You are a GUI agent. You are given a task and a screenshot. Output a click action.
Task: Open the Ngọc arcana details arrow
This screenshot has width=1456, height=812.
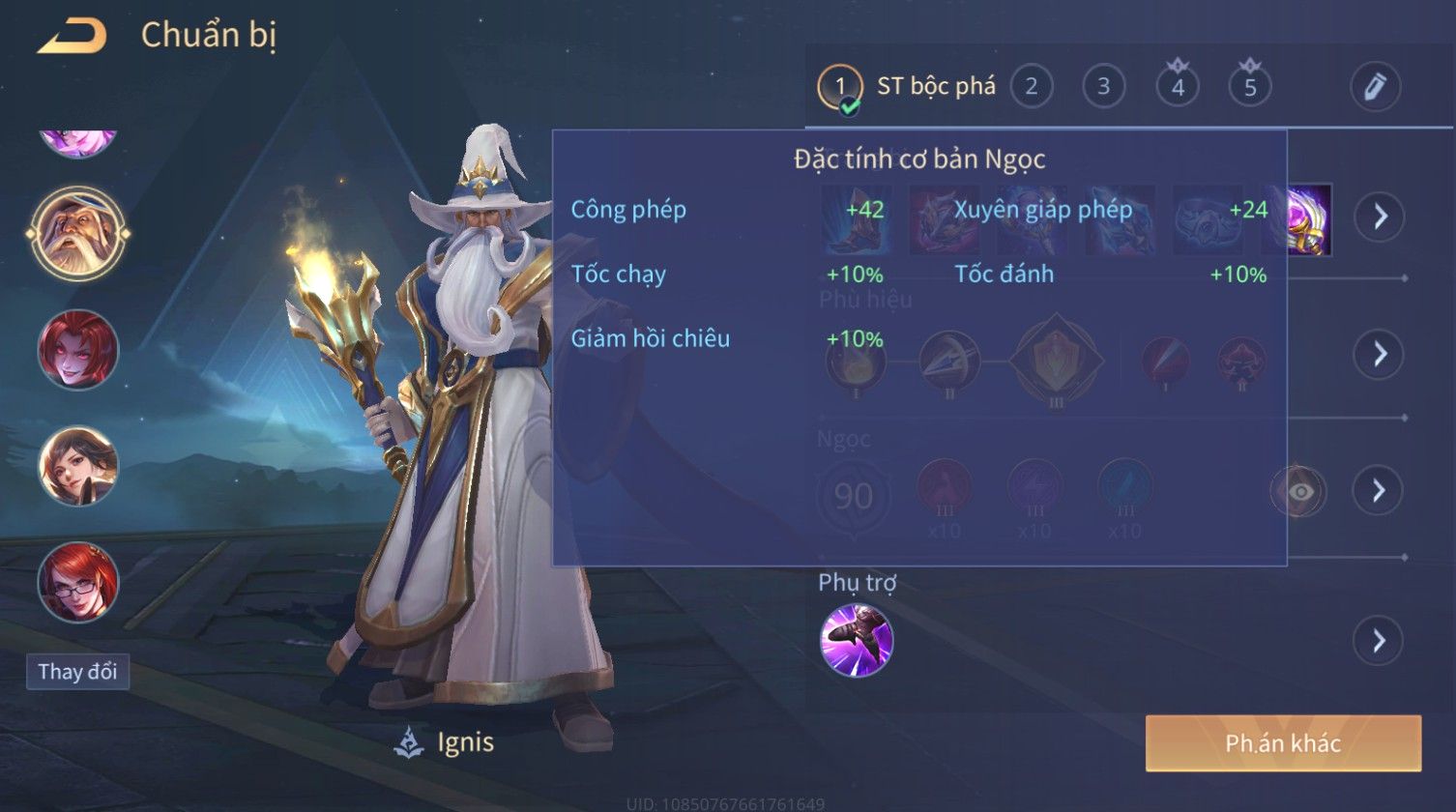coord(1379,491)
